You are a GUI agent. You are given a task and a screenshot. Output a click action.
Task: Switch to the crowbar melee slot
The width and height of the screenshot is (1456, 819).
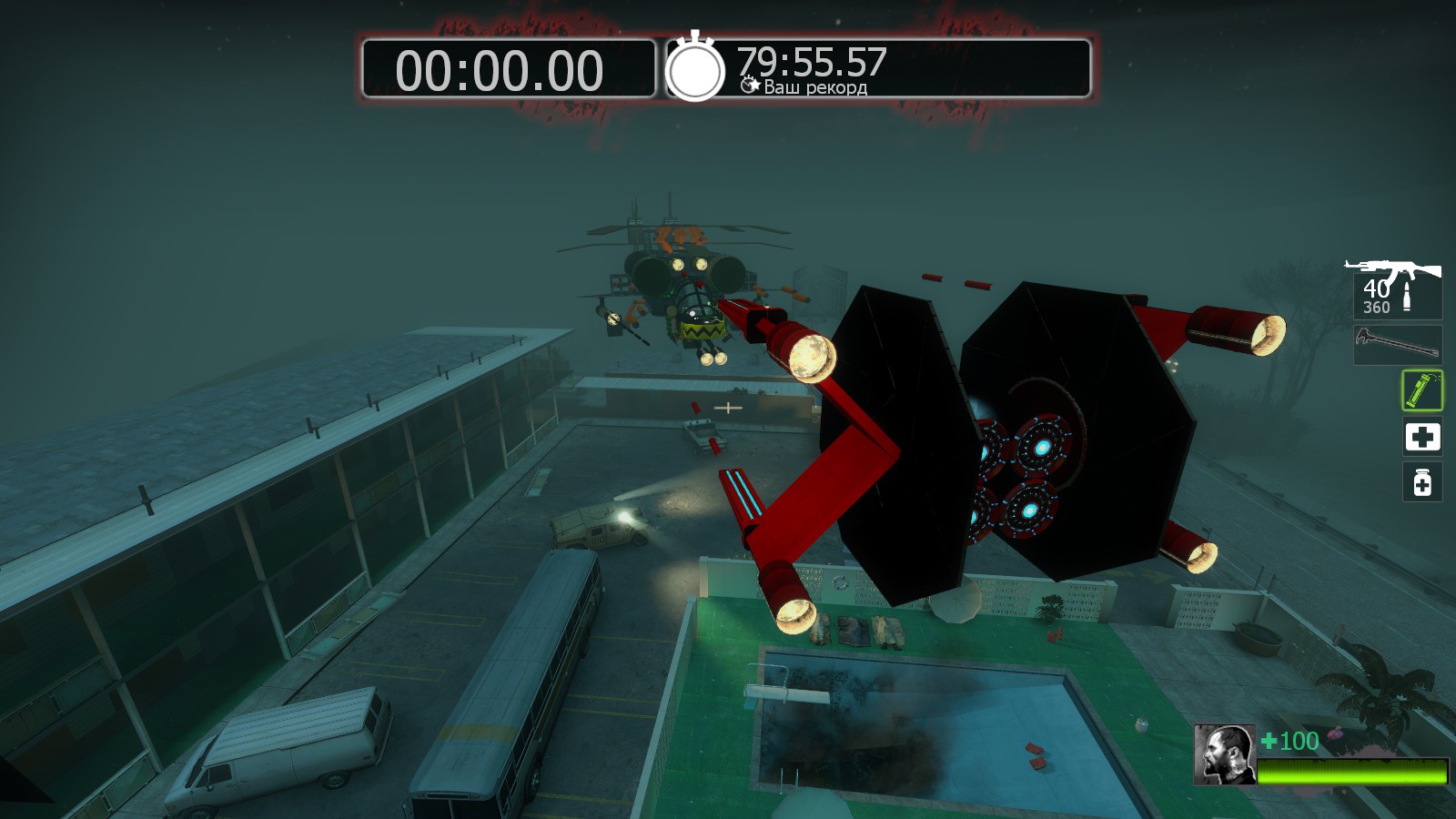pyautogui.click(x=1398, y=345)
